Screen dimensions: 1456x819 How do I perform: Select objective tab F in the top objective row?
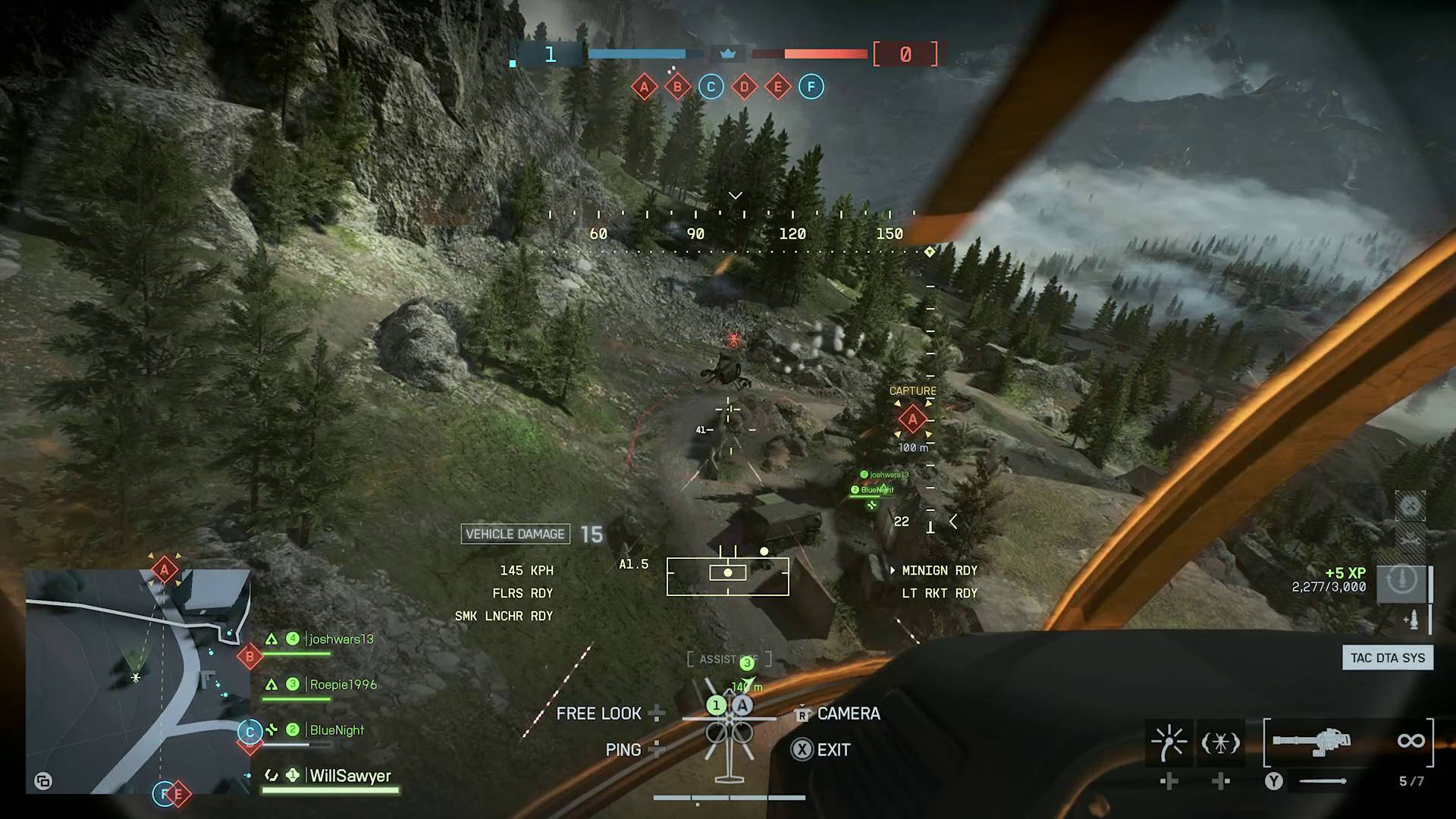tap(812, 86)
